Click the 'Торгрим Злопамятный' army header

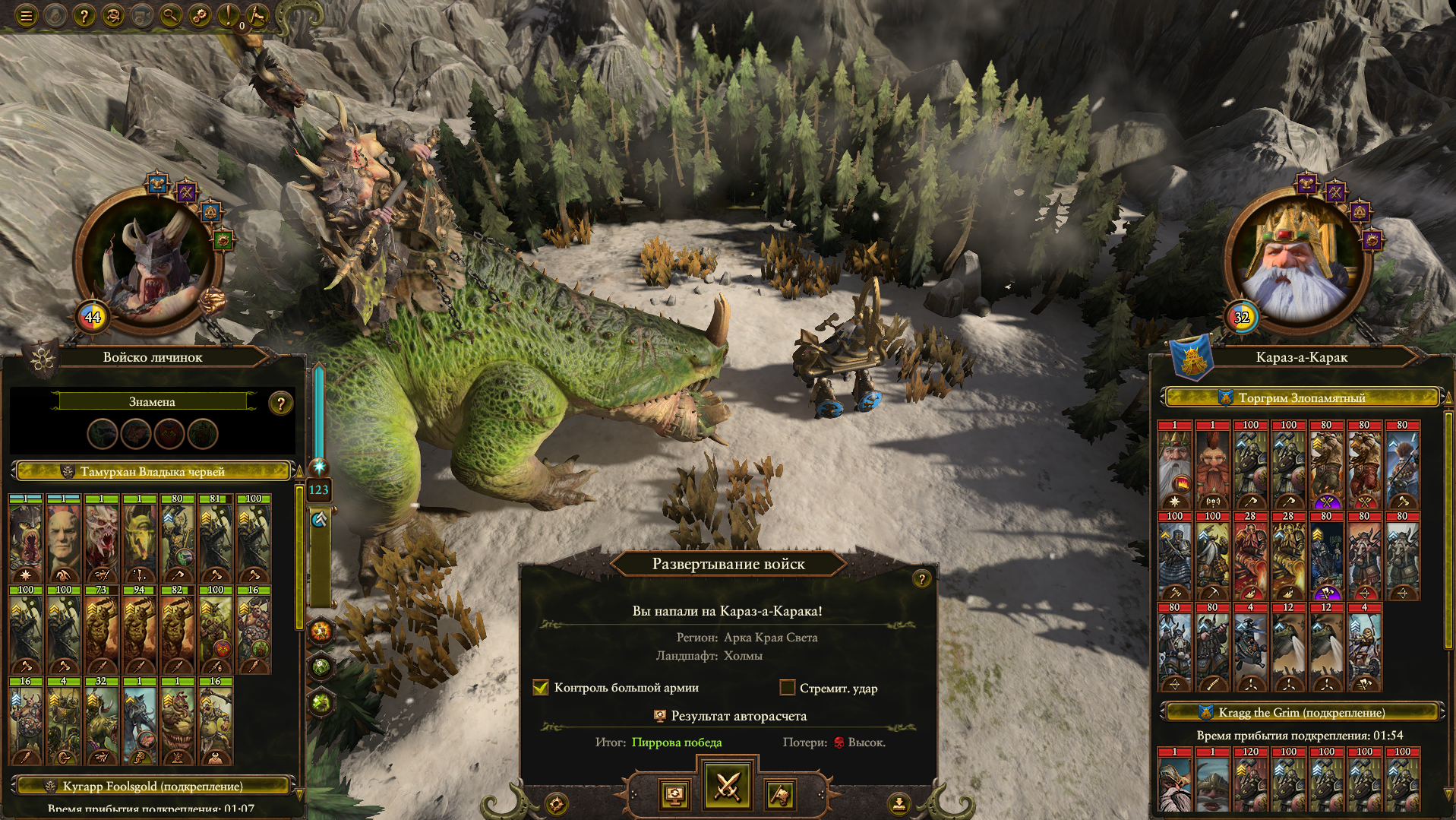click(1301, 397)
